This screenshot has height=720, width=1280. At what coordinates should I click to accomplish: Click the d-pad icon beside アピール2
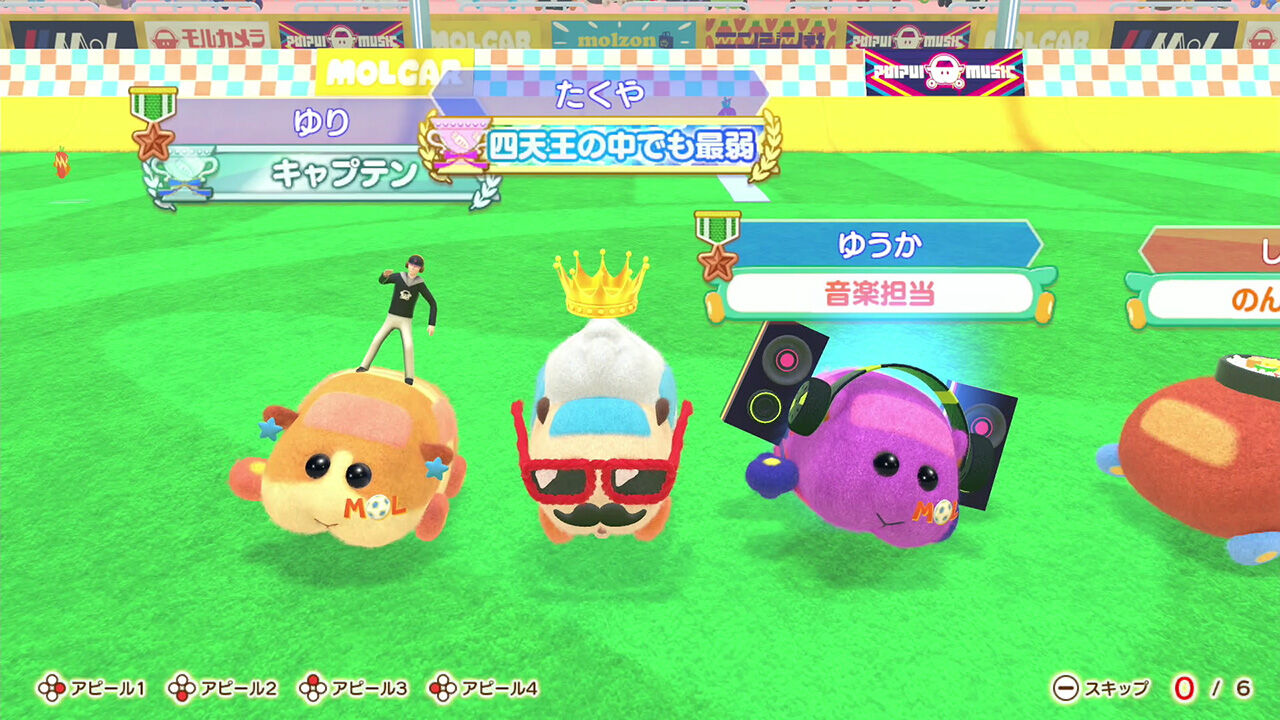pos(180,688)
